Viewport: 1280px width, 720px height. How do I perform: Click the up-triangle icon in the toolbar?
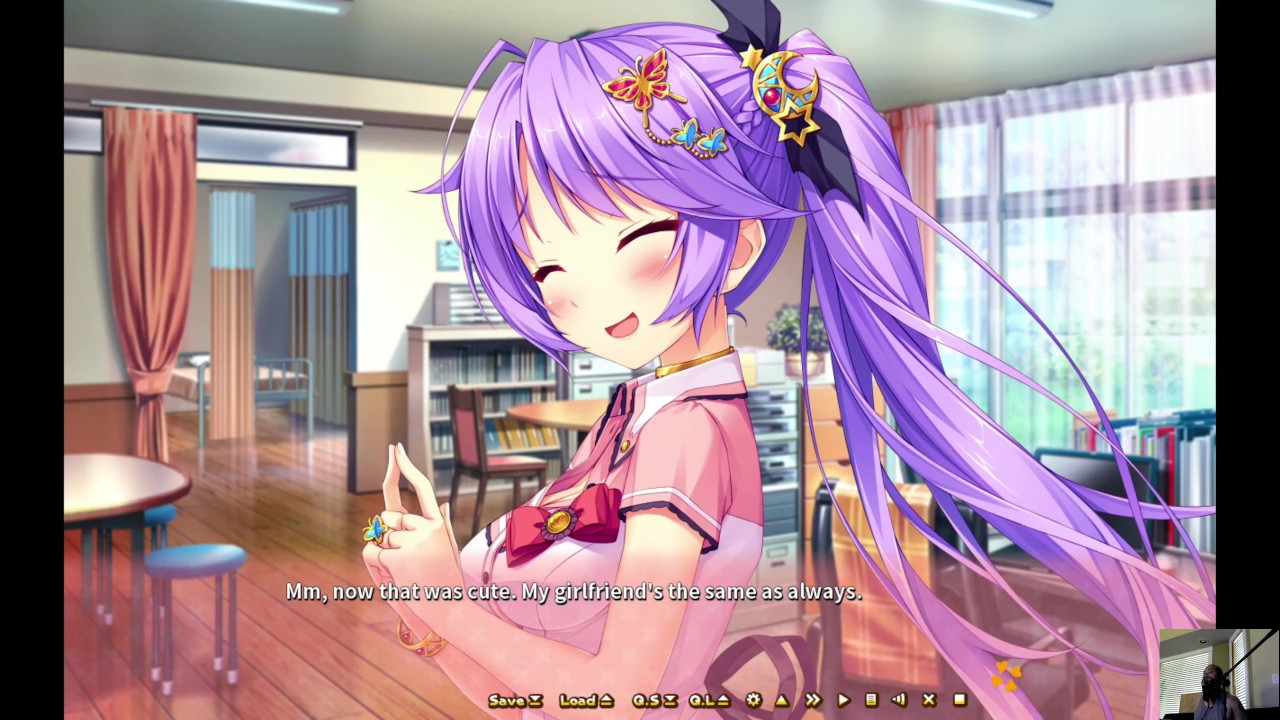pyautogui.click(x=782, y=701)
